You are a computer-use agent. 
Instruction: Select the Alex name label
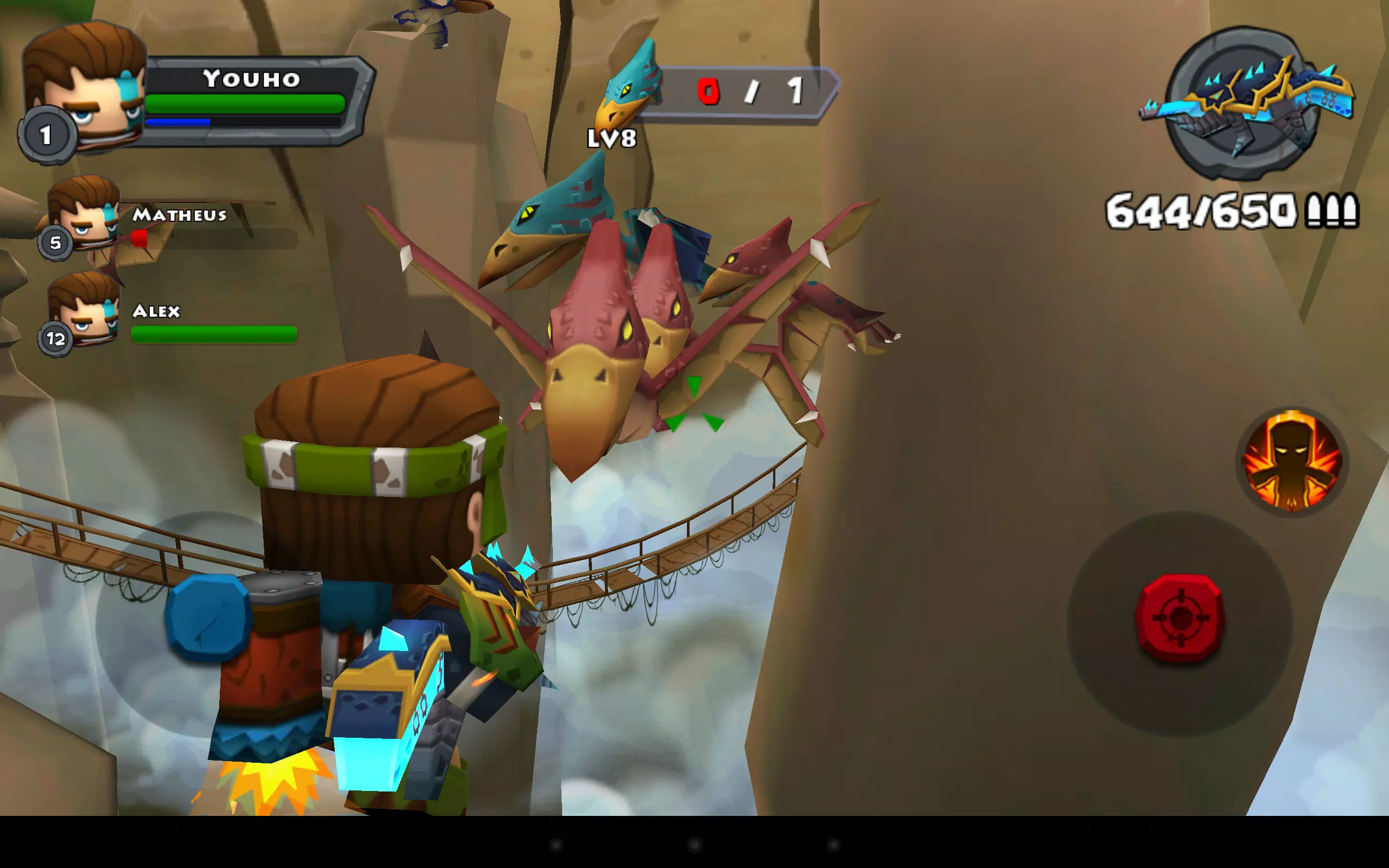(x=156, y=312)
